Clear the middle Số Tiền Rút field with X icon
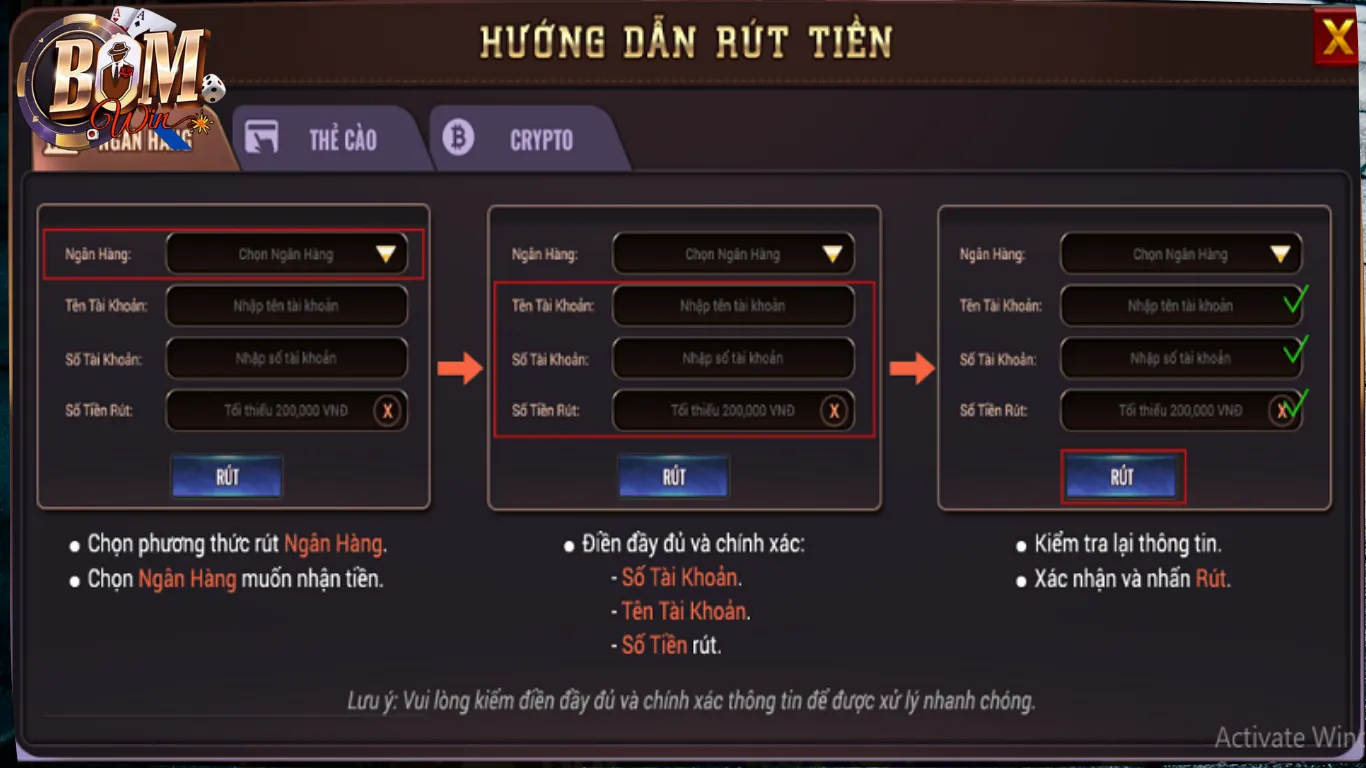 (x=836, y=410)
